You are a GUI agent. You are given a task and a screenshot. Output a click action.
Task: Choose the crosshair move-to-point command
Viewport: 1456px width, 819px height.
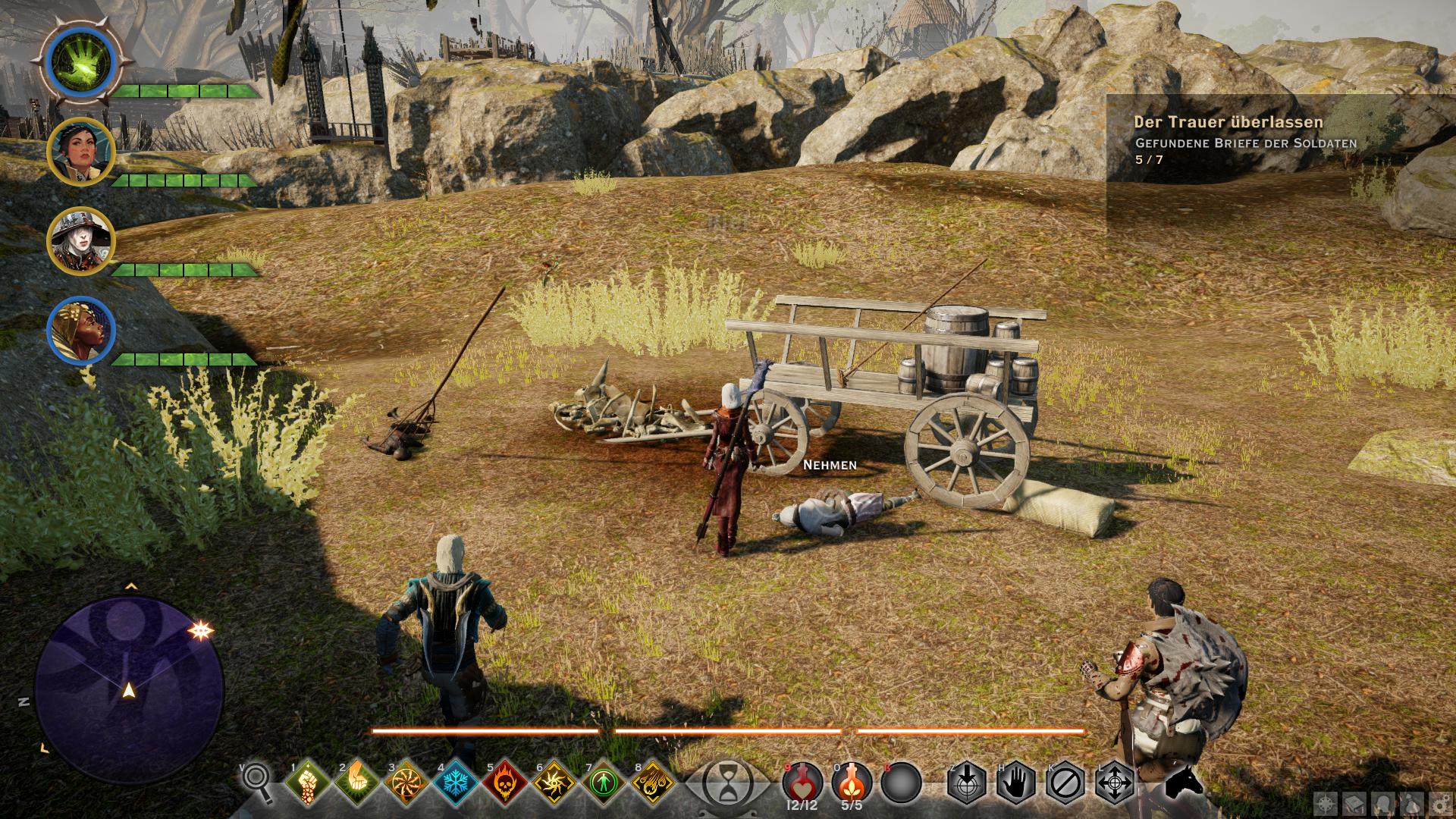coord(1115,783)
